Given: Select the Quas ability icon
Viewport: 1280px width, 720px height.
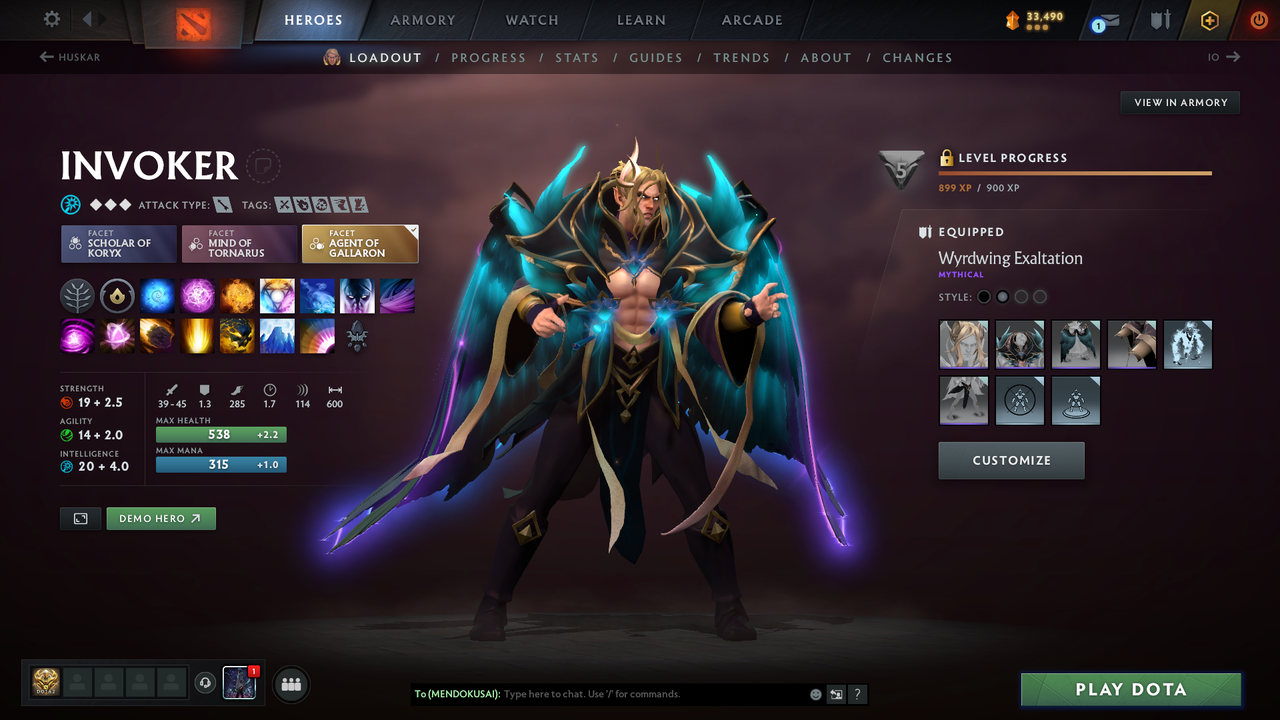Looking at the screenshot, I should click(x=157, y=295).
